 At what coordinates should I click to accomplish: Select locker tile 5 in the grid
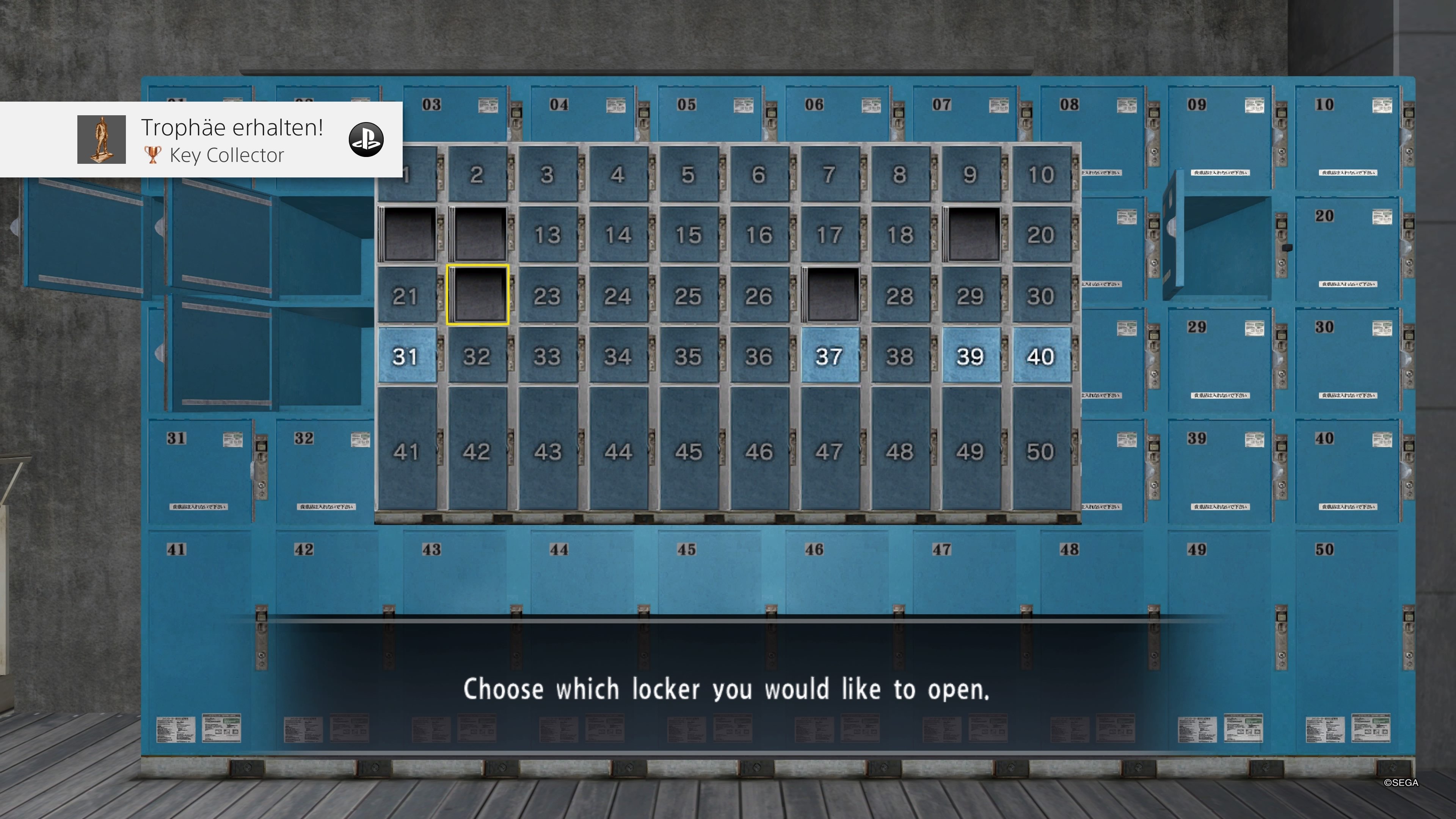point(688,174)
